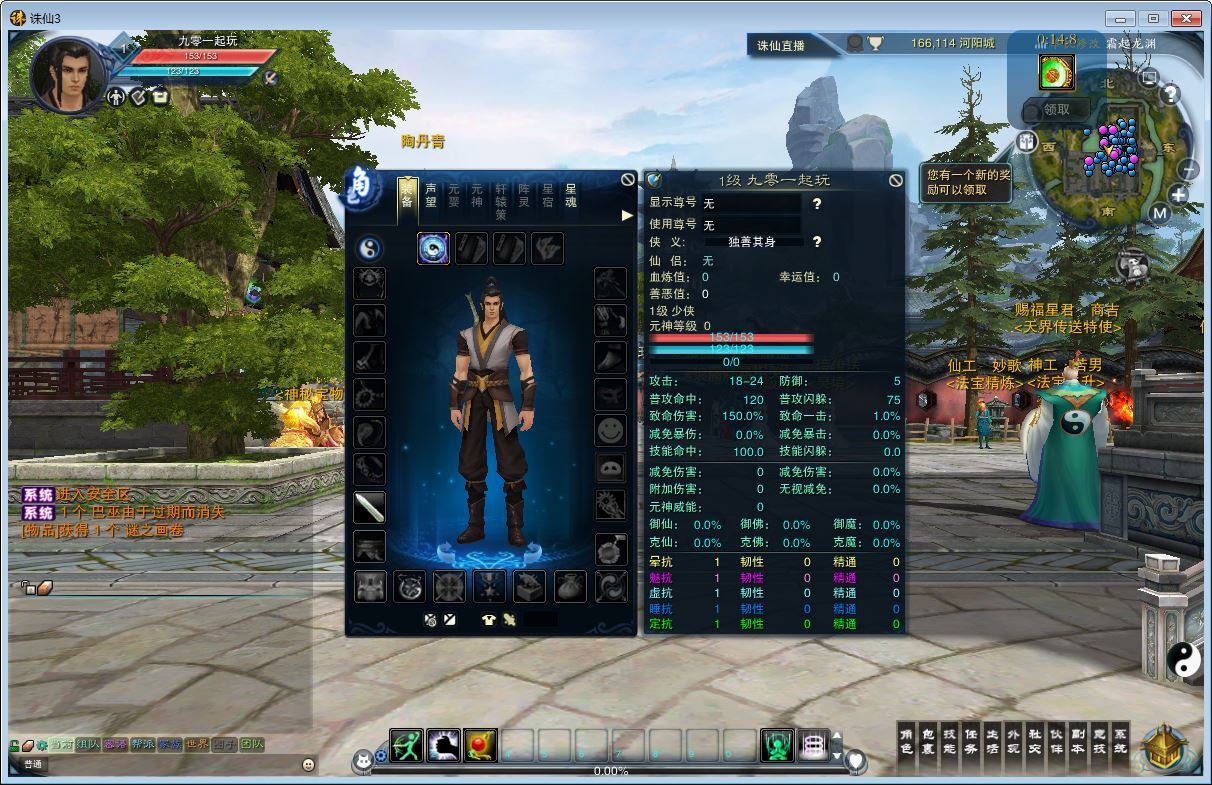Select the equipped sword weapon slot
The height and width of the screenshot is (785, 1212).
[369, 507]
